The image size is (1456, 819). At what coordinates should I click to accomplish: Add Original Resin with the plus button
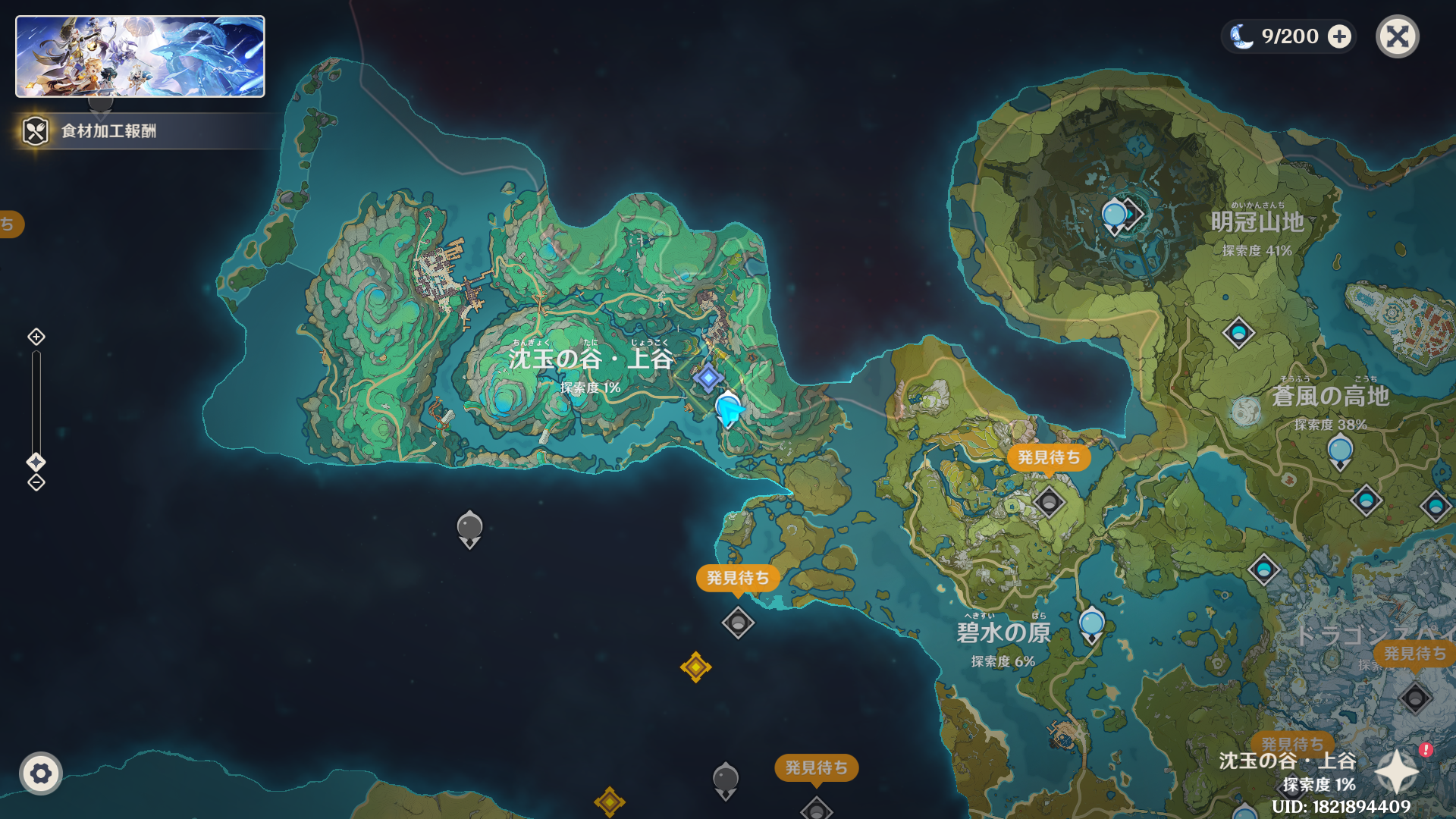1340,36
